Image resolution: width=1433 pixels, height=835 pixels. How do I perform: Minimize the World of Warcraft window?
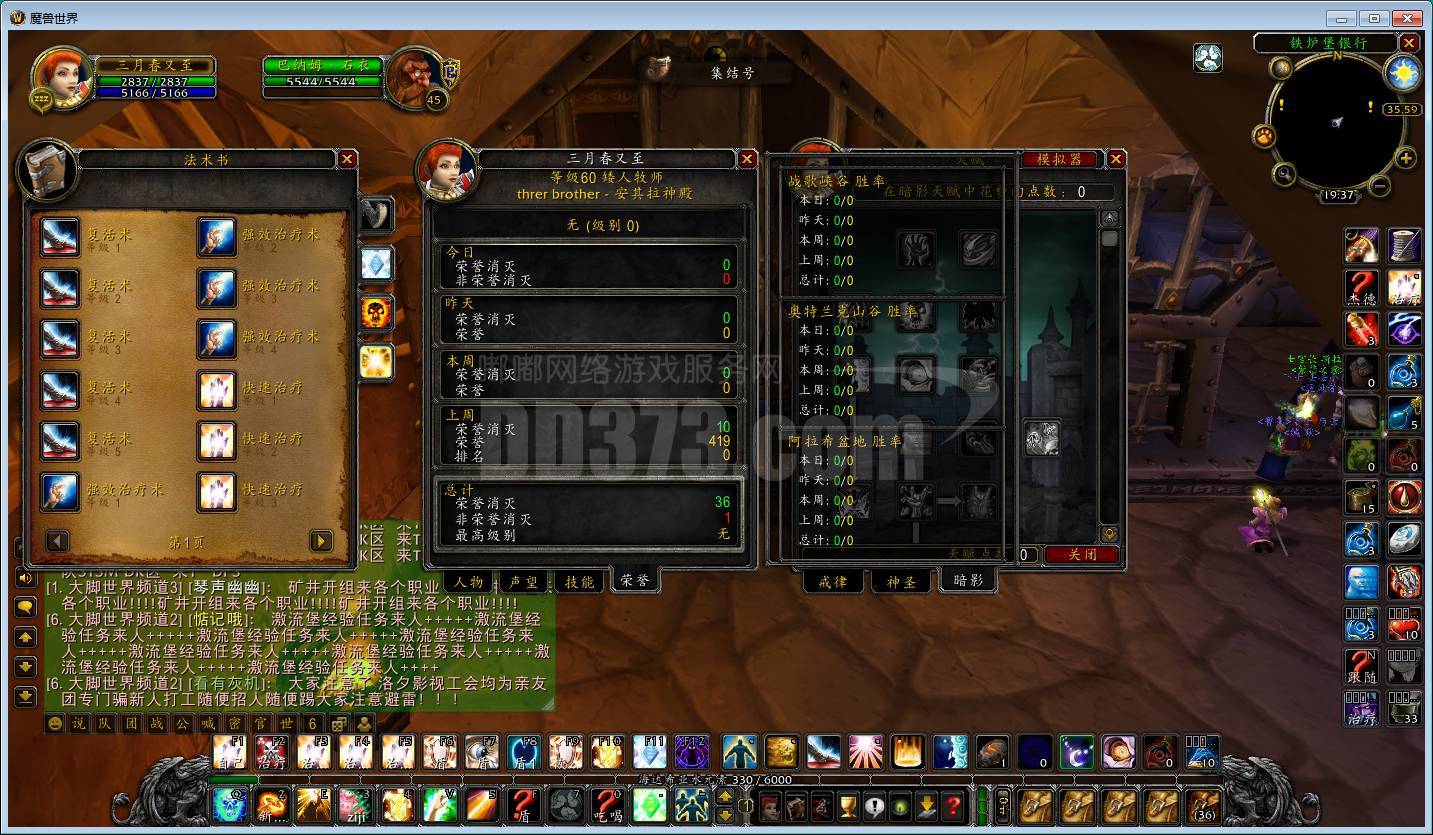point(1343,18)
